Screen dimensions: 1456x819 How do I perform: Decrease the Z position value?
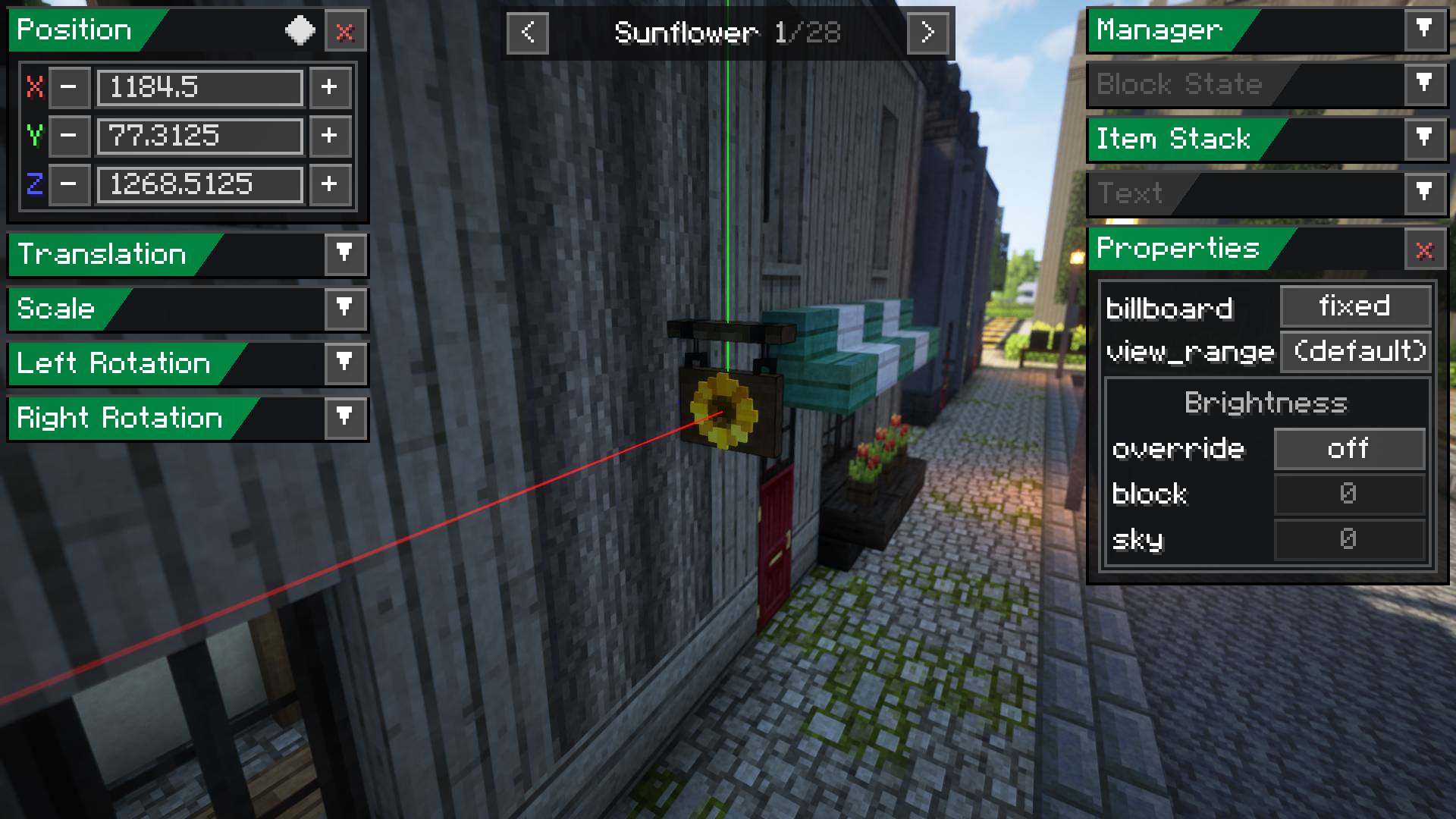click(x=69, y=185)
